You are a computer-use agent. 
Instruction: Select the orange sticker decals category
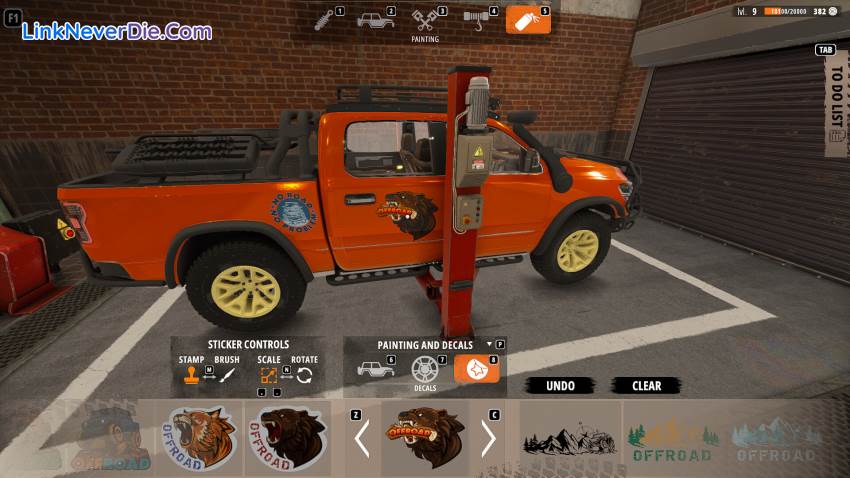pyautogui.click(x=476, y=369)
